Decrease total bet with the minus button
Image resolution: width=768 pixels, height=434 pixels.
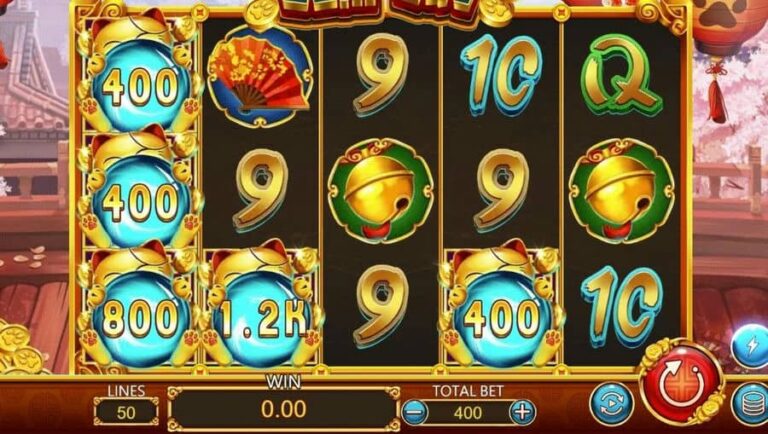pos(416,411)
